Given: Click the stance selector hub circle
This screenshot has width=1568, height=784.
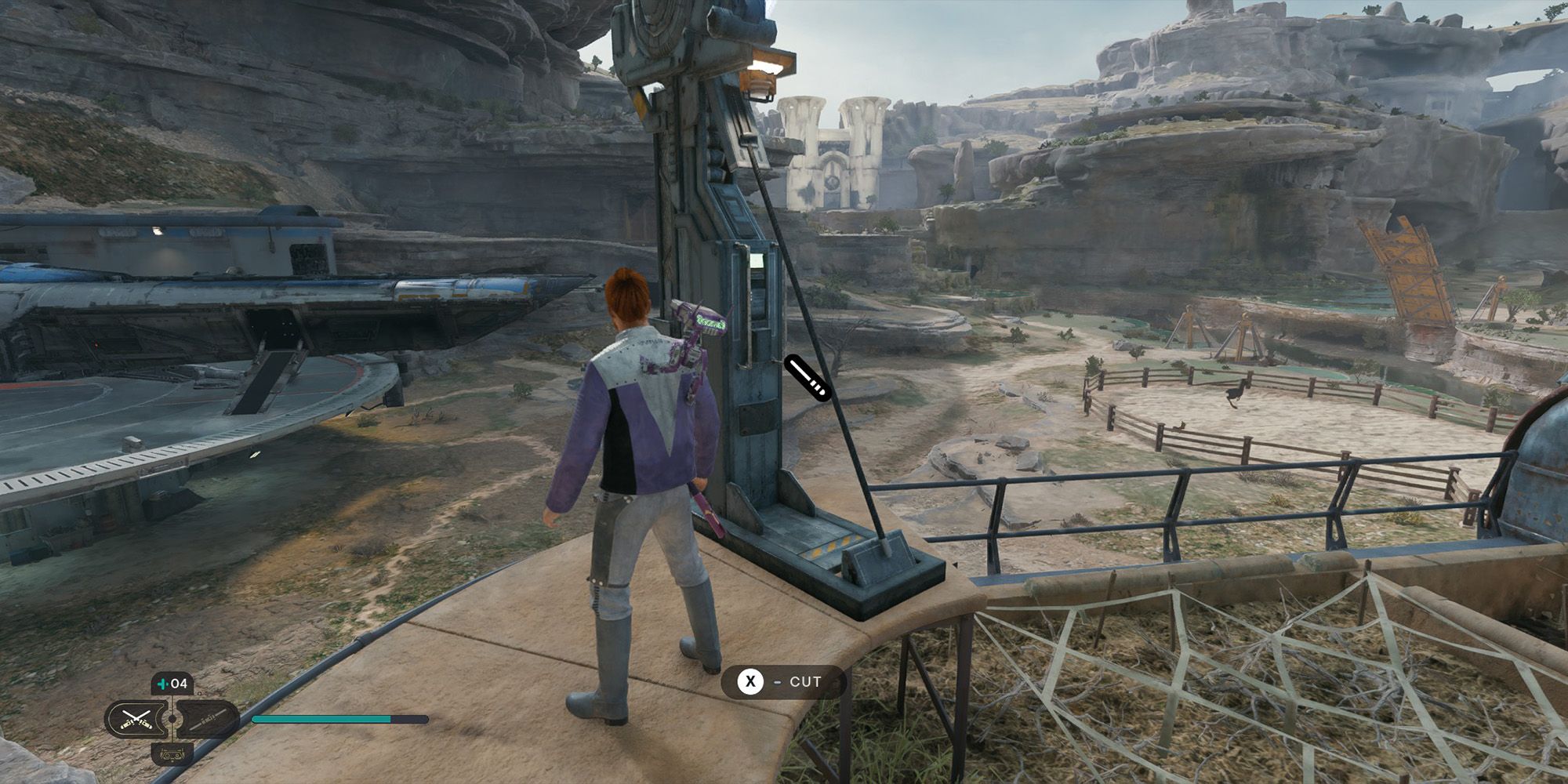Looking at the screenshot, I should click(x=172, y=719).
